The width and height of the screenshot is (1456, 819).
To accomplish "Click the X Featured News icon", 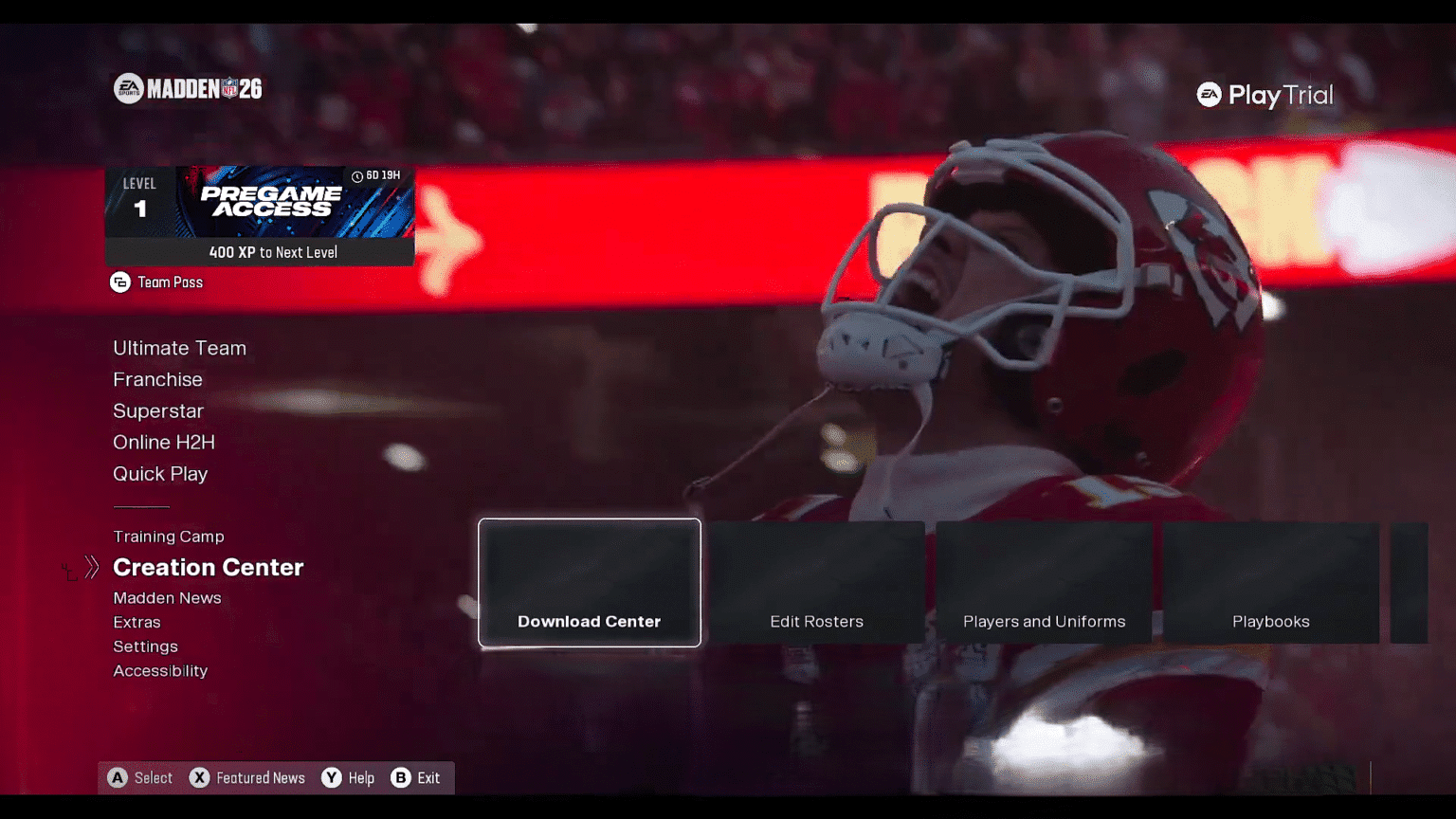I will [x=200, y=777].
